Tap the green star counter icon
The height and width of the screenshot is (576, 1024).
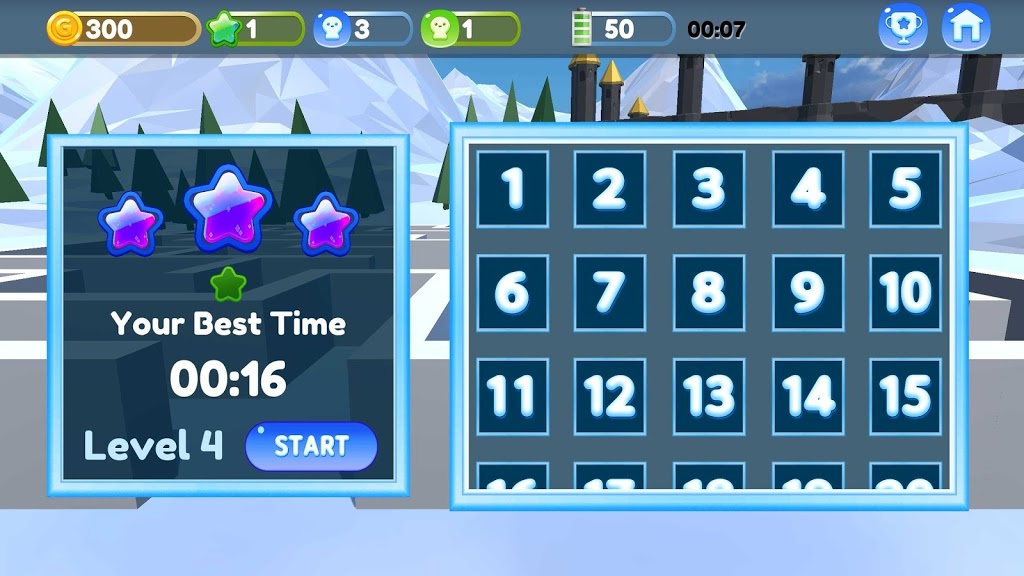coord(224,28)
